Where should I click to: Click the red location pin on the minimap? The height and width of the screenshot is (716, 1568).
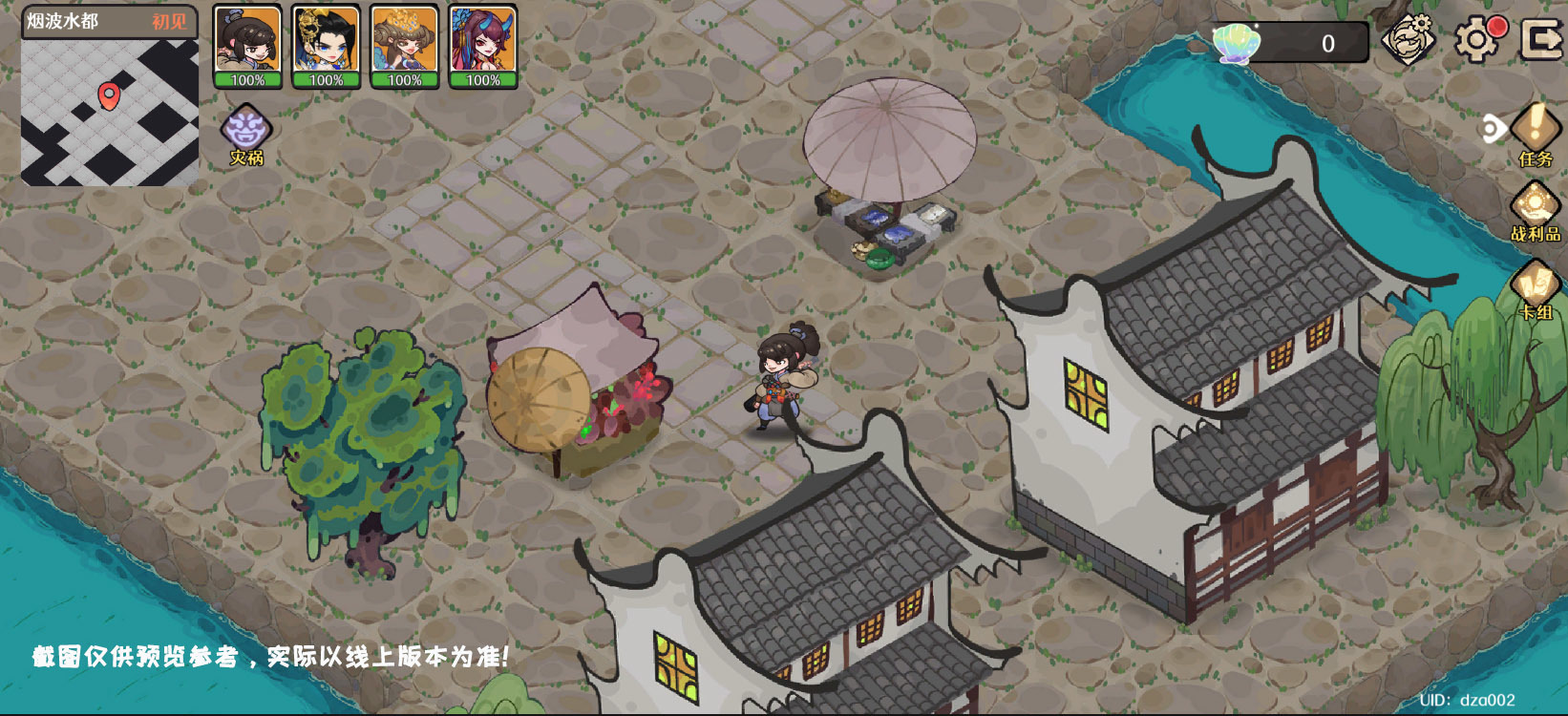pos(109,95)
